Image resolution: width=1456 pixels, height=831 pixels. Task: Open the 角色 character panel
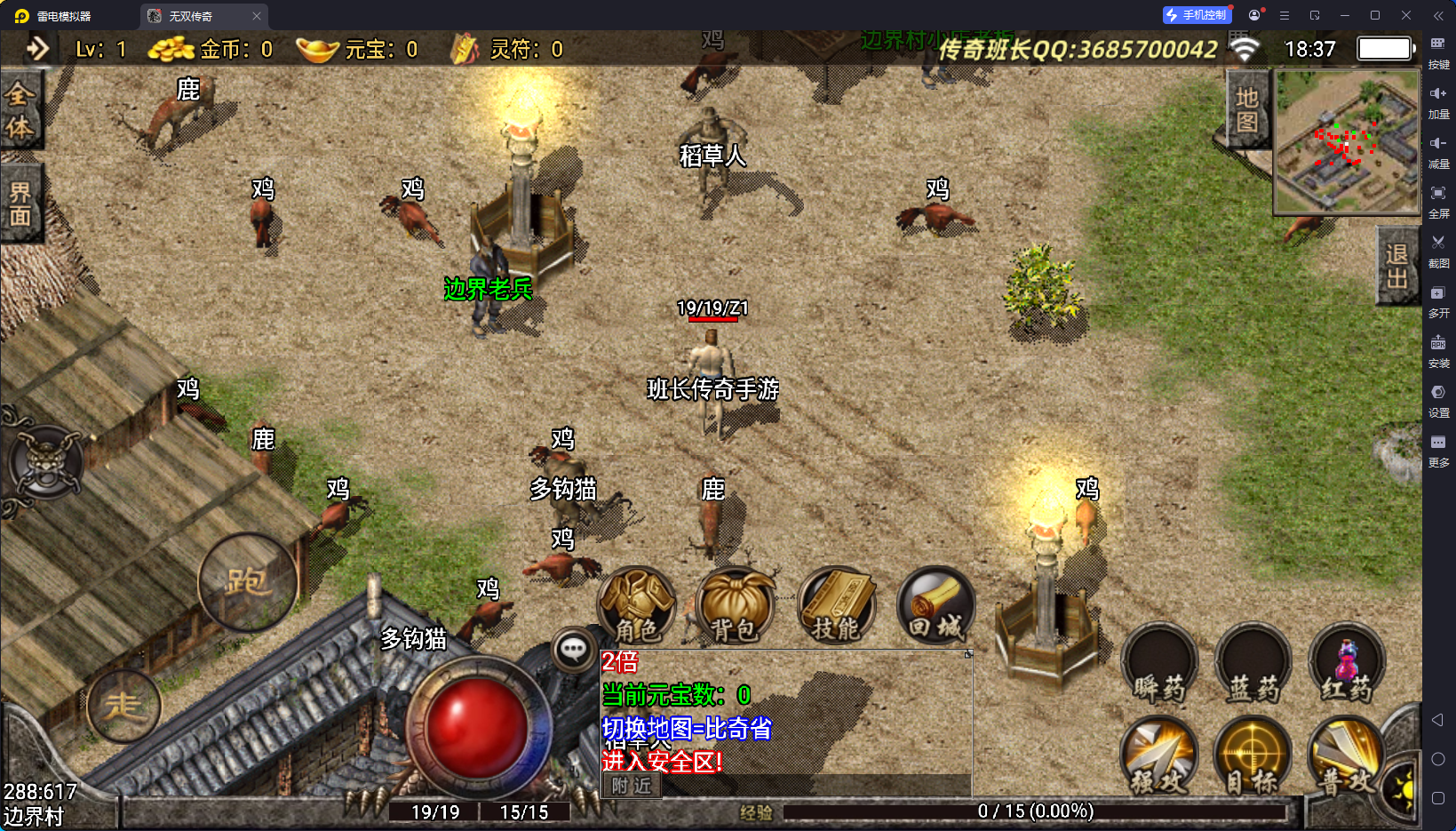[x=637, y=605]
